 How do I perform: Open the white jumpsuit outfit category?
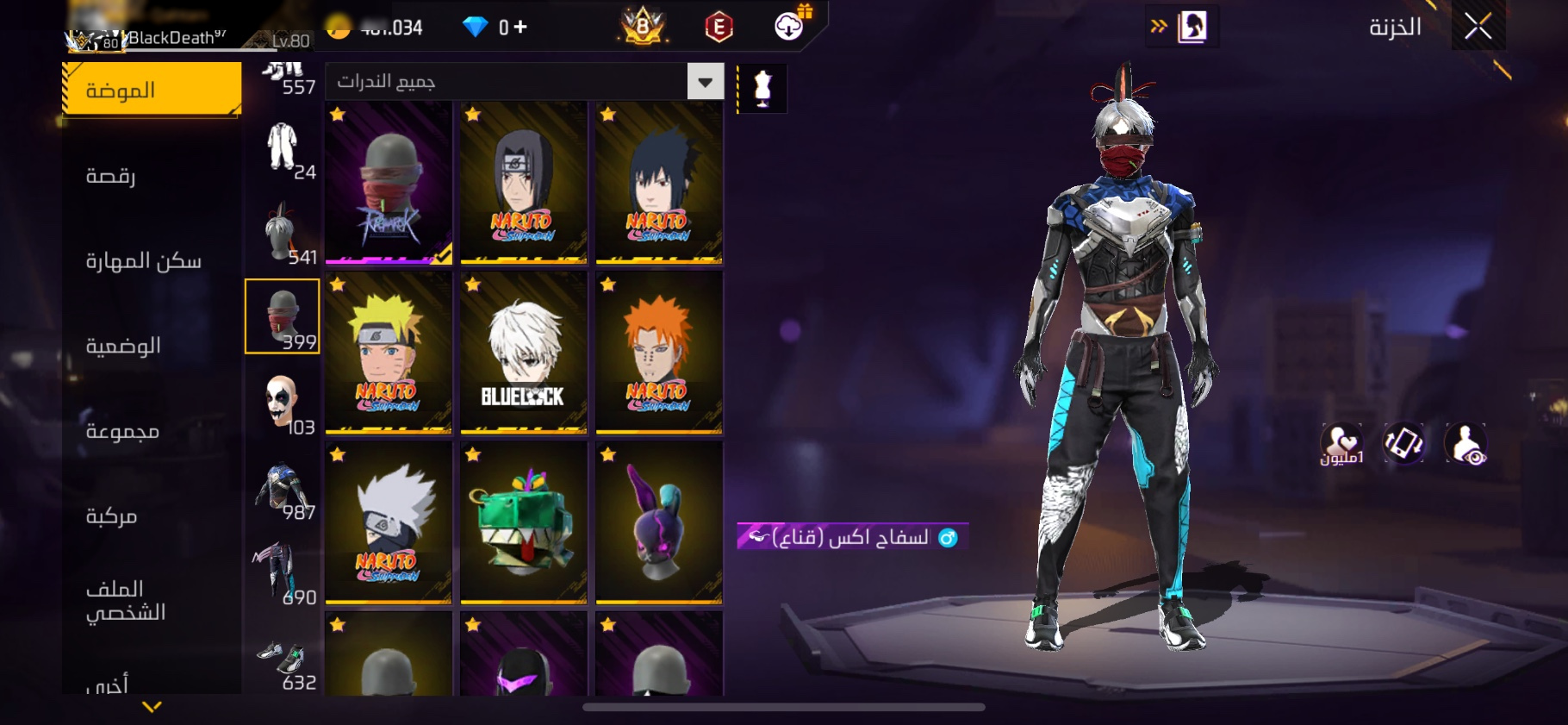tap(283, 147)
